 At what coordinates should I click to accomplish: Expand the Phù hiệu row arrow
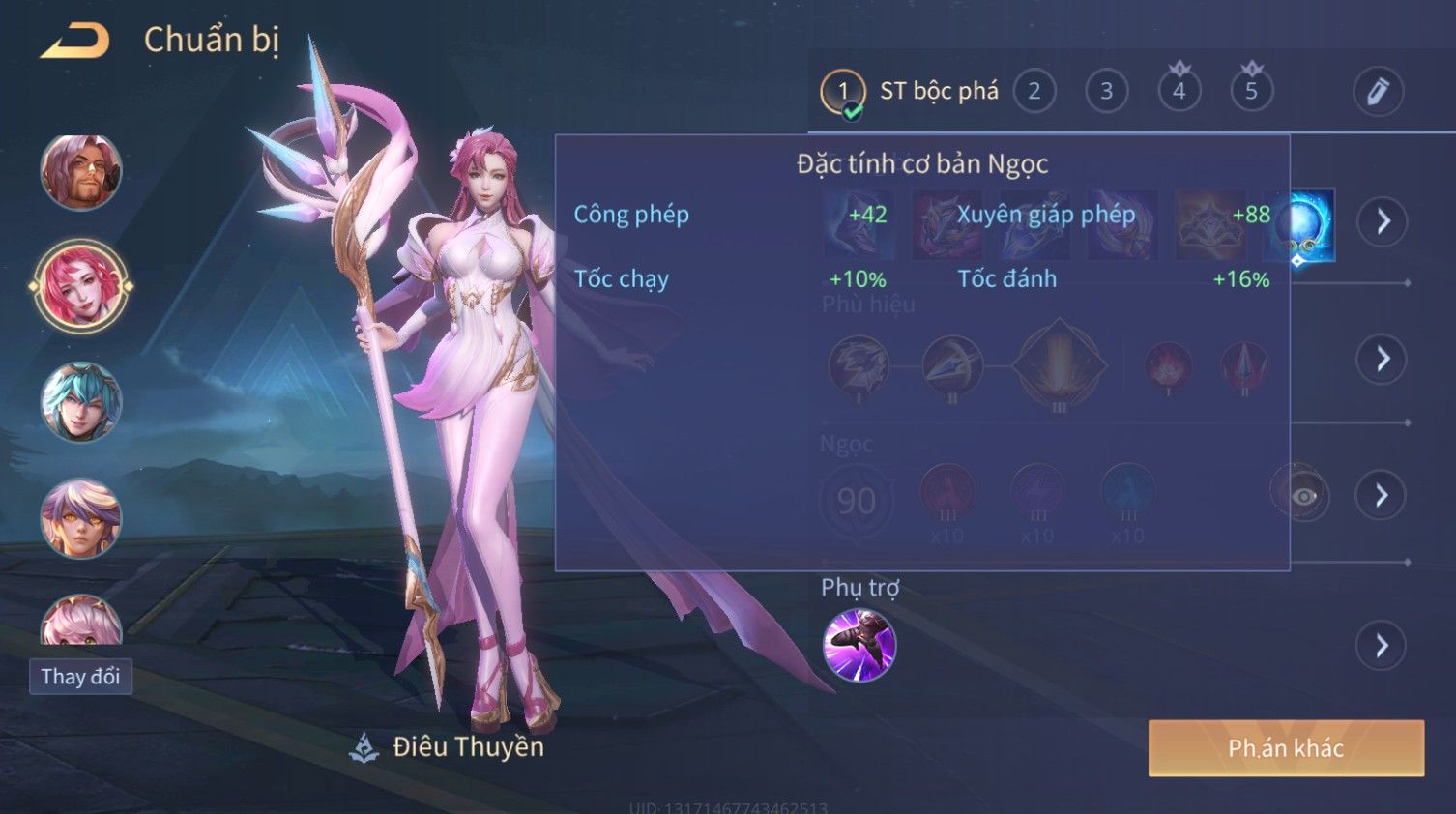pos(1383,360)
